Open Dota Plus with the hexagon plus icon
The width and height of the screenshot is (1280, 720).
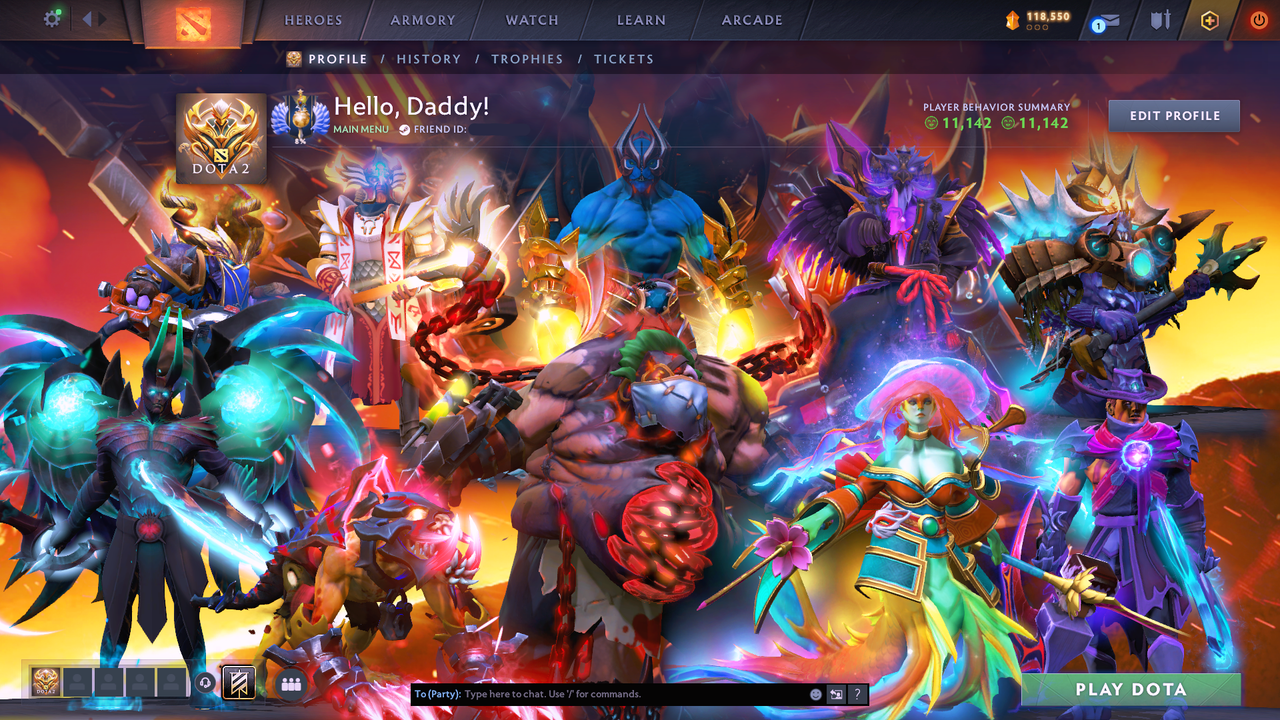[1209, 20]
